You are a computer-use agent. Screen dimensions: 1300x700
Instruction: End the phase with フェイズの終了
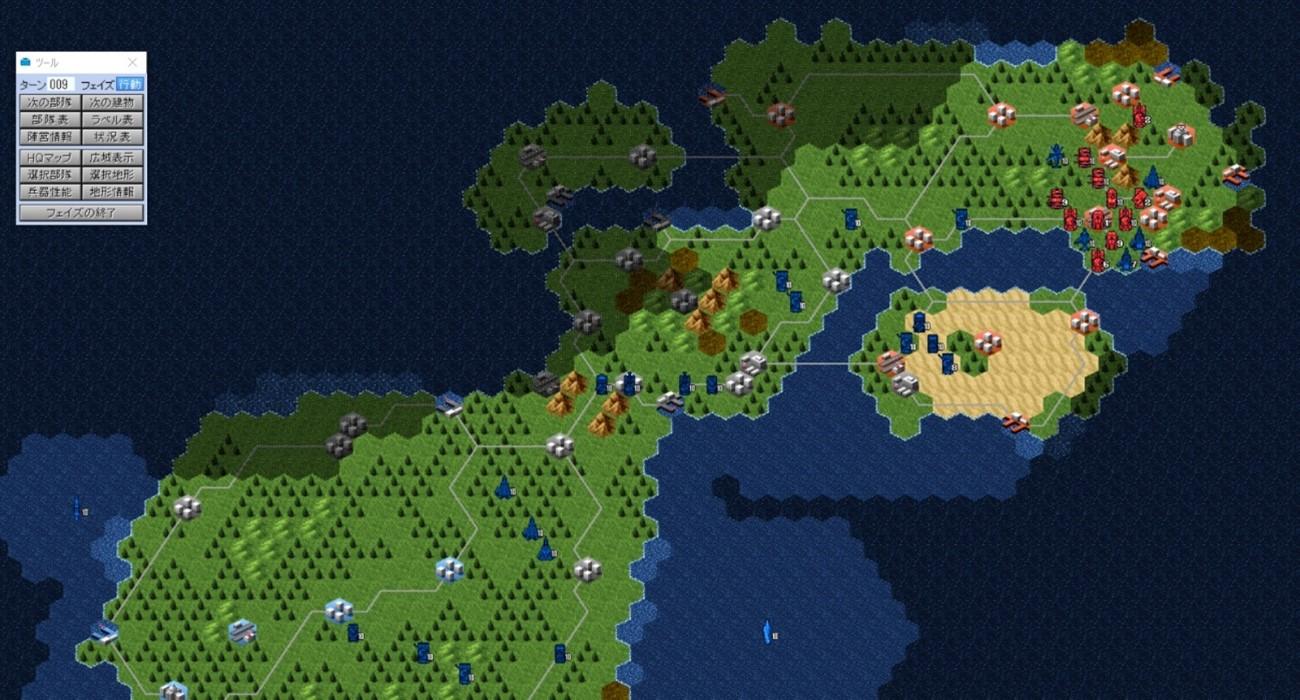(81, 212)
